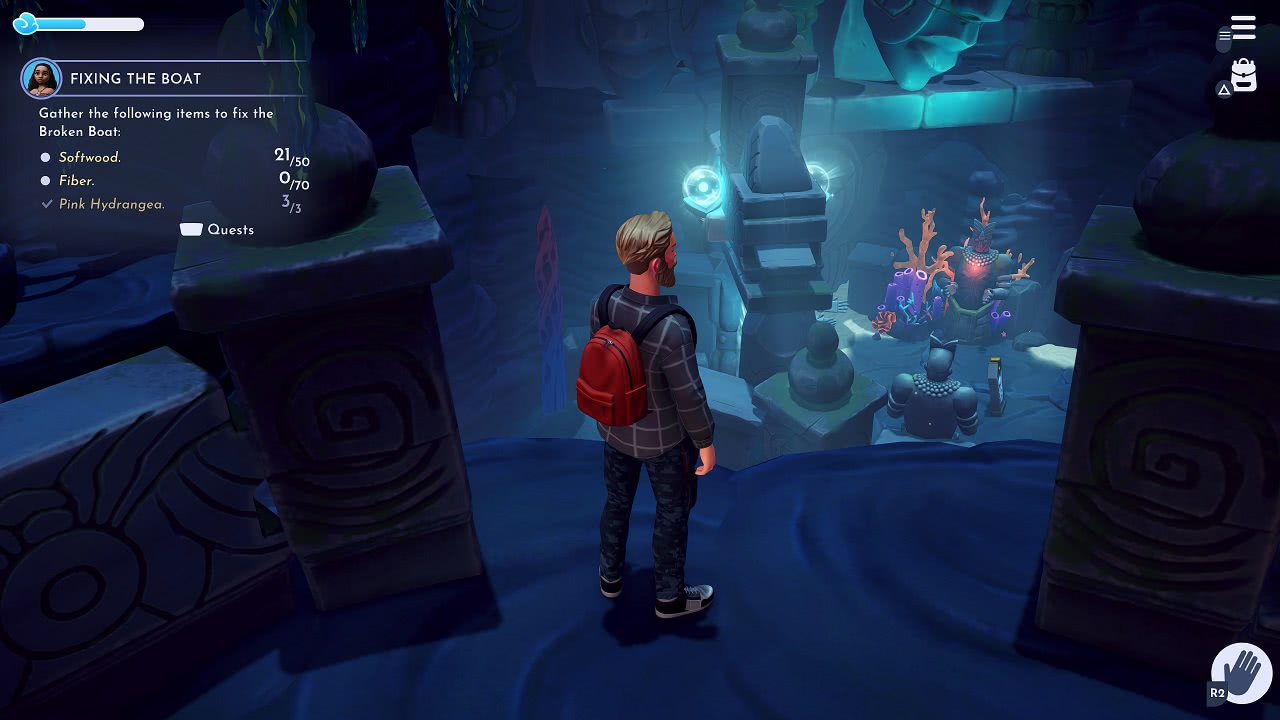Open the hamburger menu icon
The height and width of the screenshot is (720, 1280).
click(1243, 28)
